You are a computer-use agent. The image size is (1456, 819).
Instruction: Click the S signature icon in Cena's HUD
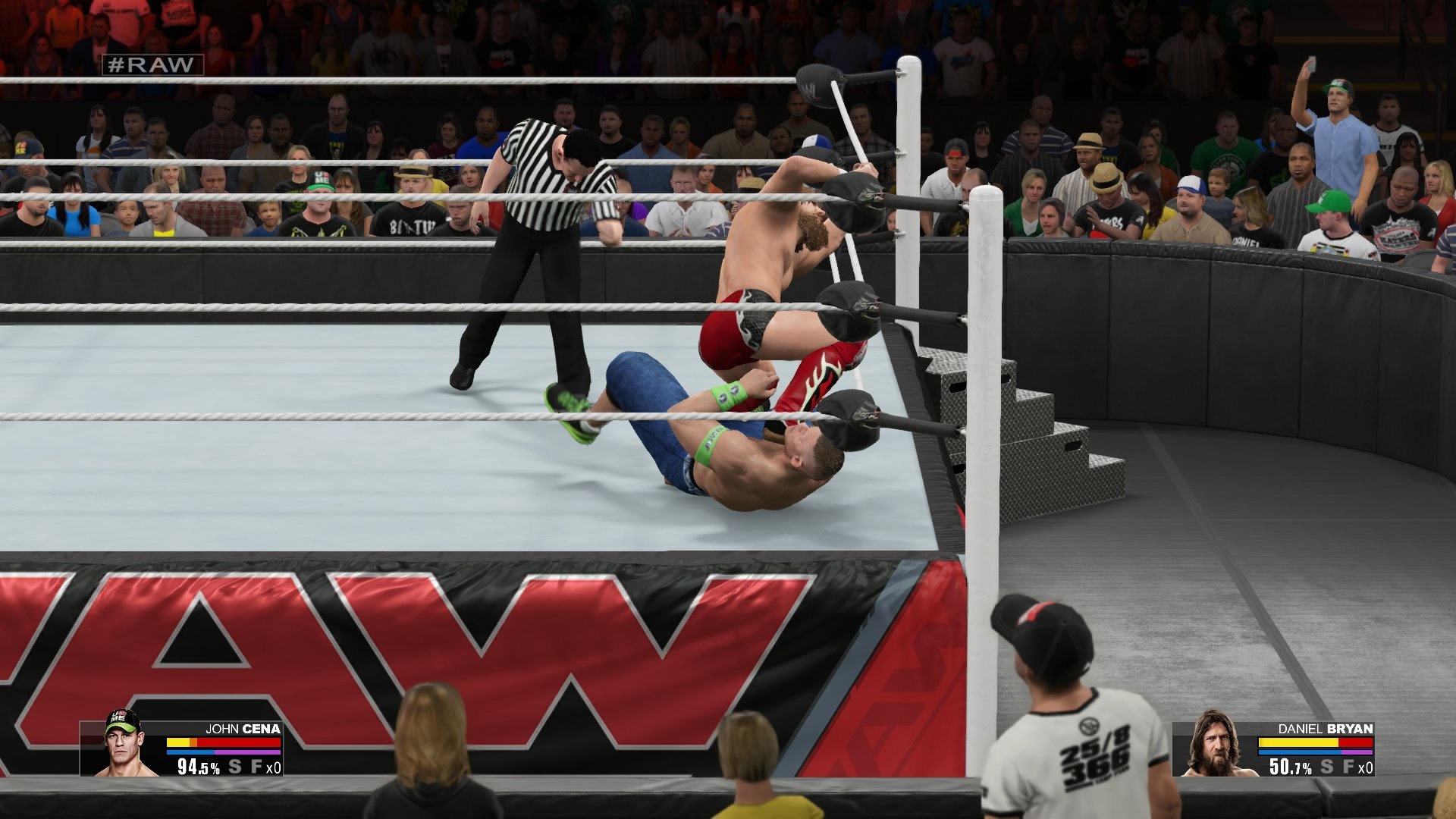point(234,766)
